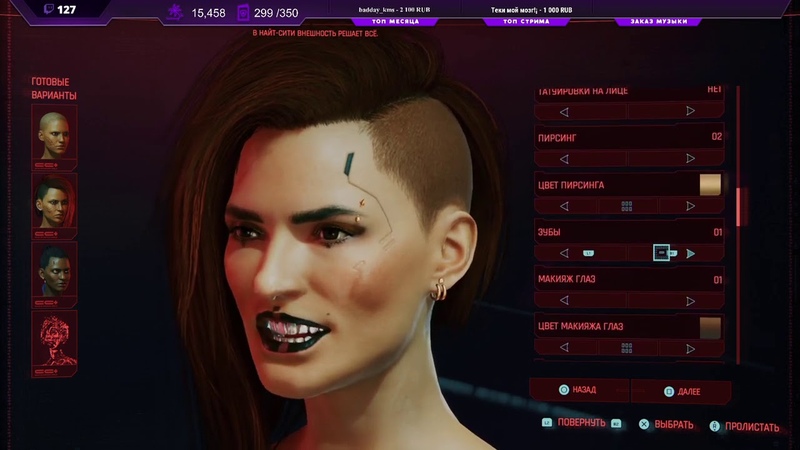Pick previous piercing color with left arrow
Viewport: 800px width, 450px height.
pyautogui.click(x=564, y=206)
